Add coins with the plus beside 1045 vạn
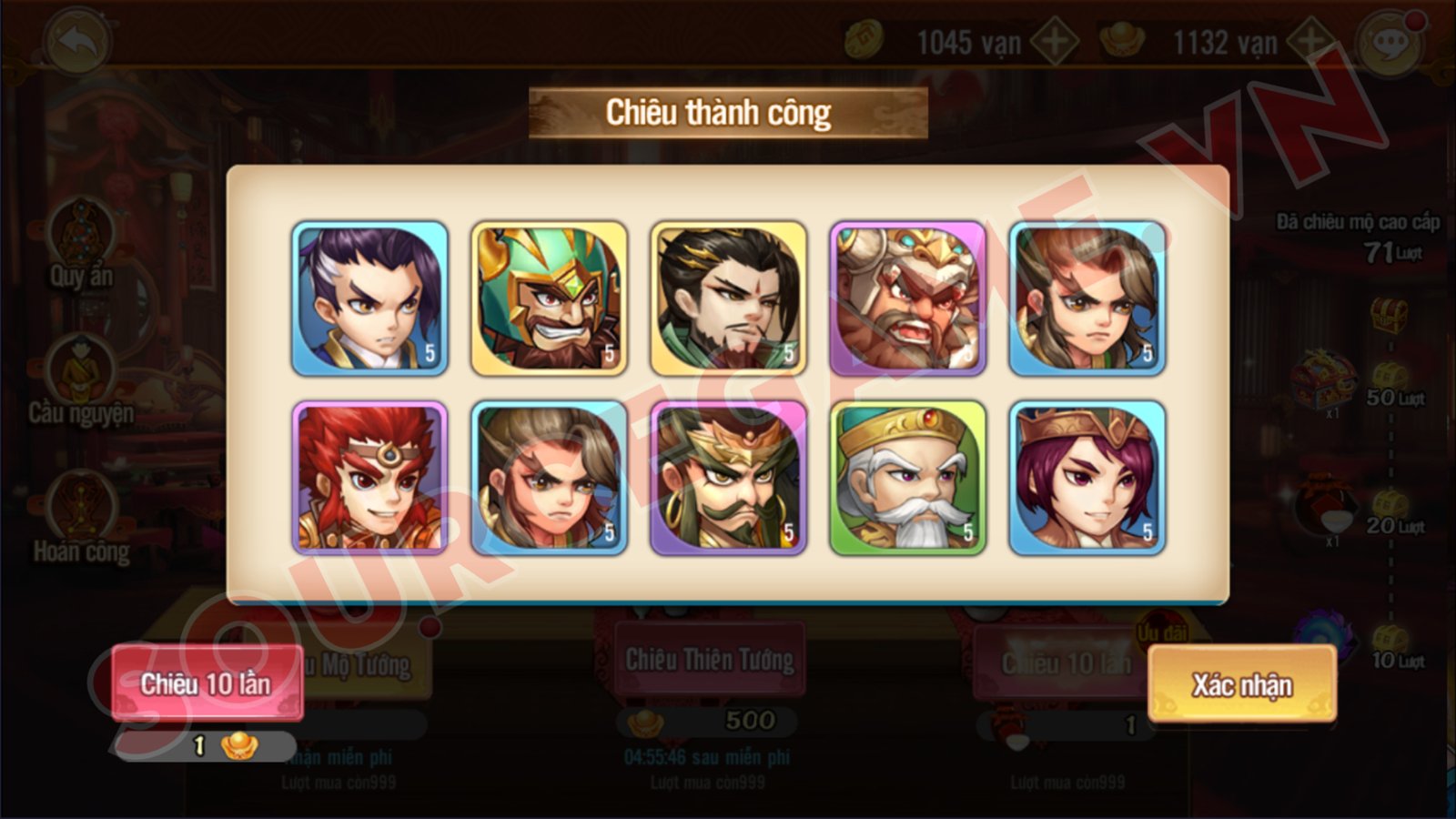This screenshot has height=819, width=1456. [x=1054, y=42]
